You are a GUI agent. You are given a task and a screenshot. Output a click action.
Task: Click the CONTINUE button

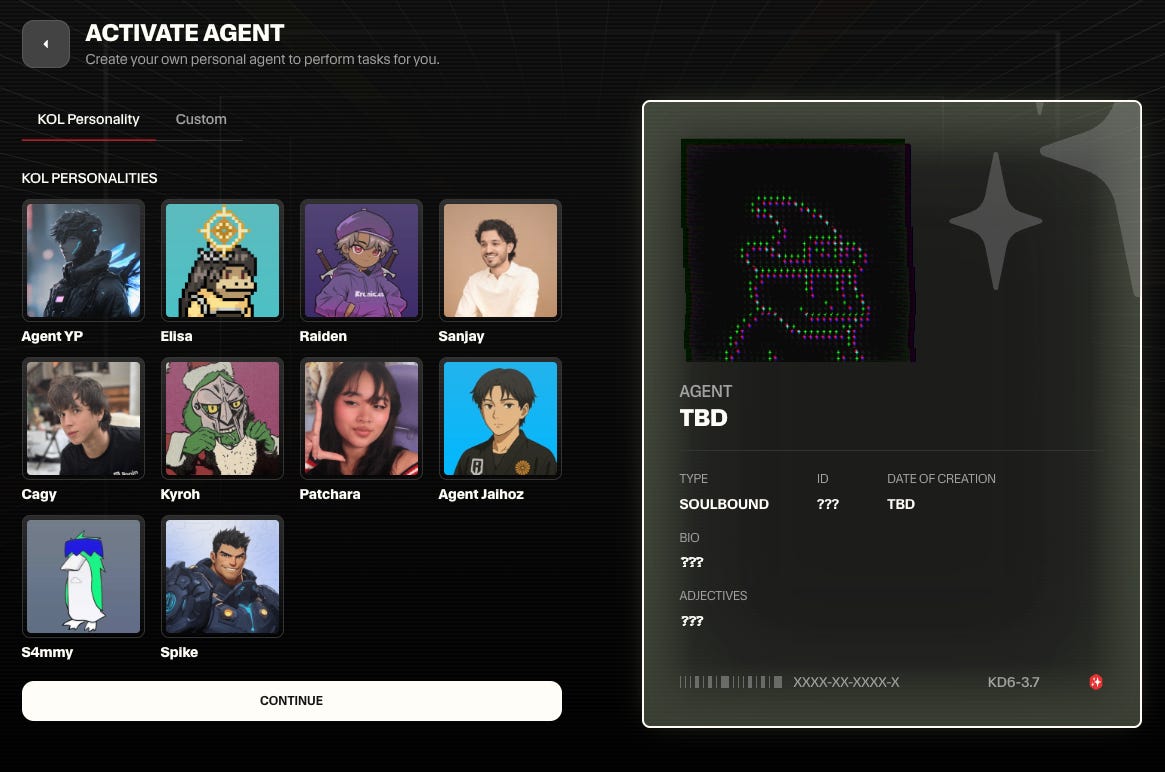coord(291,701)
